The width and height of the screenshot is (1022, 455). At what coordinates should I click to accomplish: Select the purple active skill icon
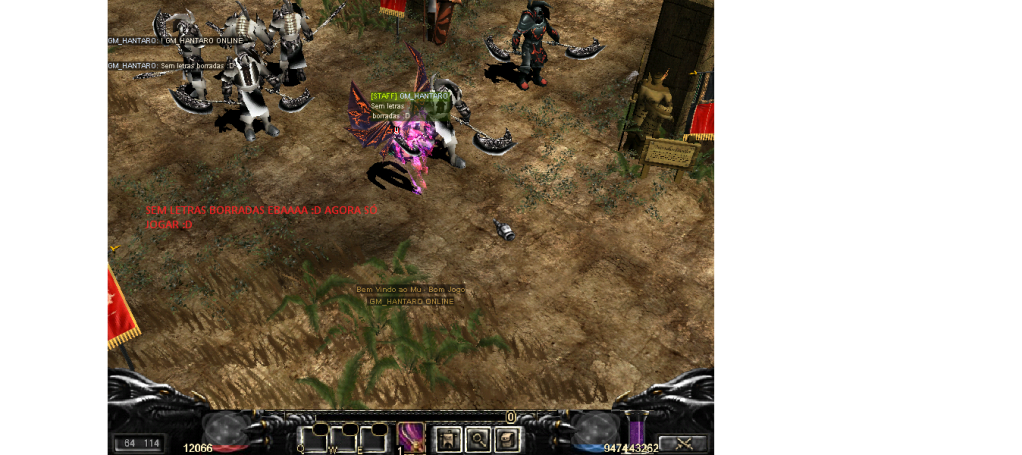coord(411,437)
